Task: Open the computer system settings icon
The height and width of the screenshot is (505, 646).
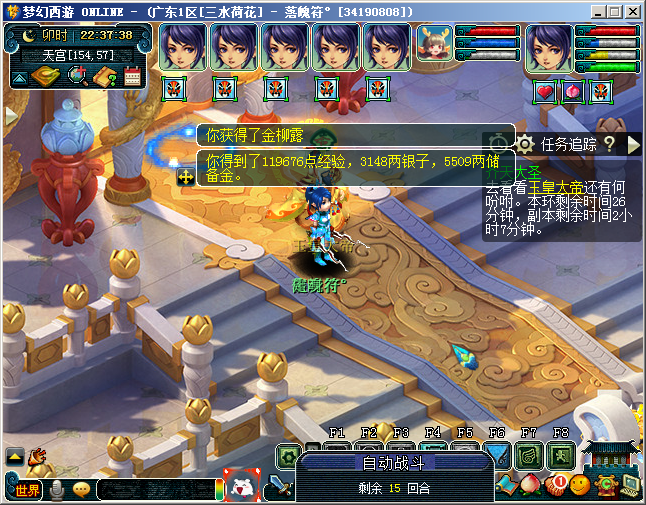Action: (630, 485)
